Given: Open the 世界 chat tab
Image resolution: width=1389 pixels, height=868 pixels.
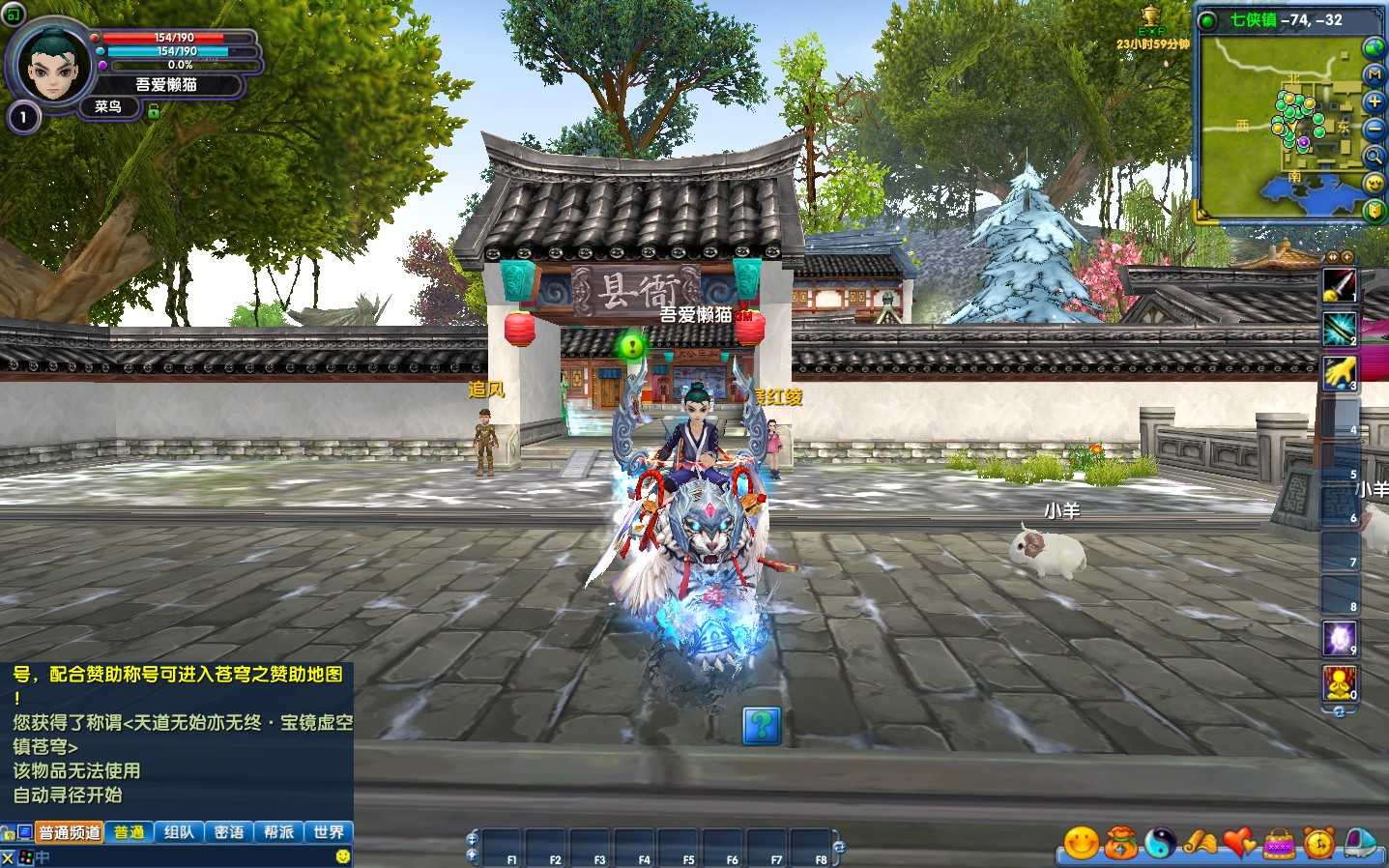Looking at the screenshot, I should 329,832.
